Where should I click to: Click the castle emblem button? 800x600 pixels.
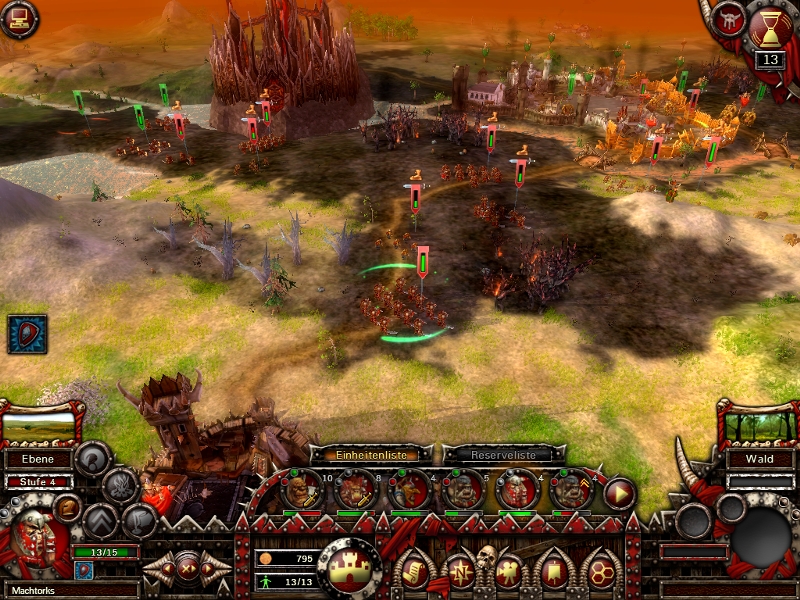(349, 567)
